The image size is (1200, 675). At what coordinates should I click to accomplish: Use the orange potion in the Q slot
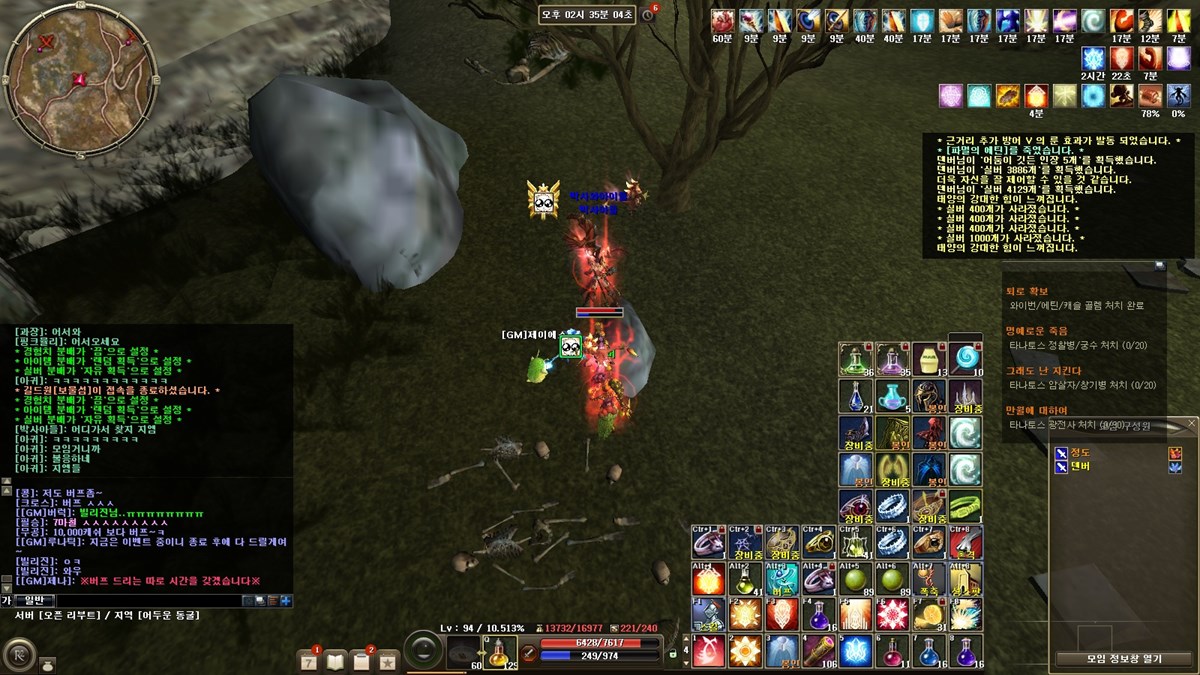pos(500,651)
